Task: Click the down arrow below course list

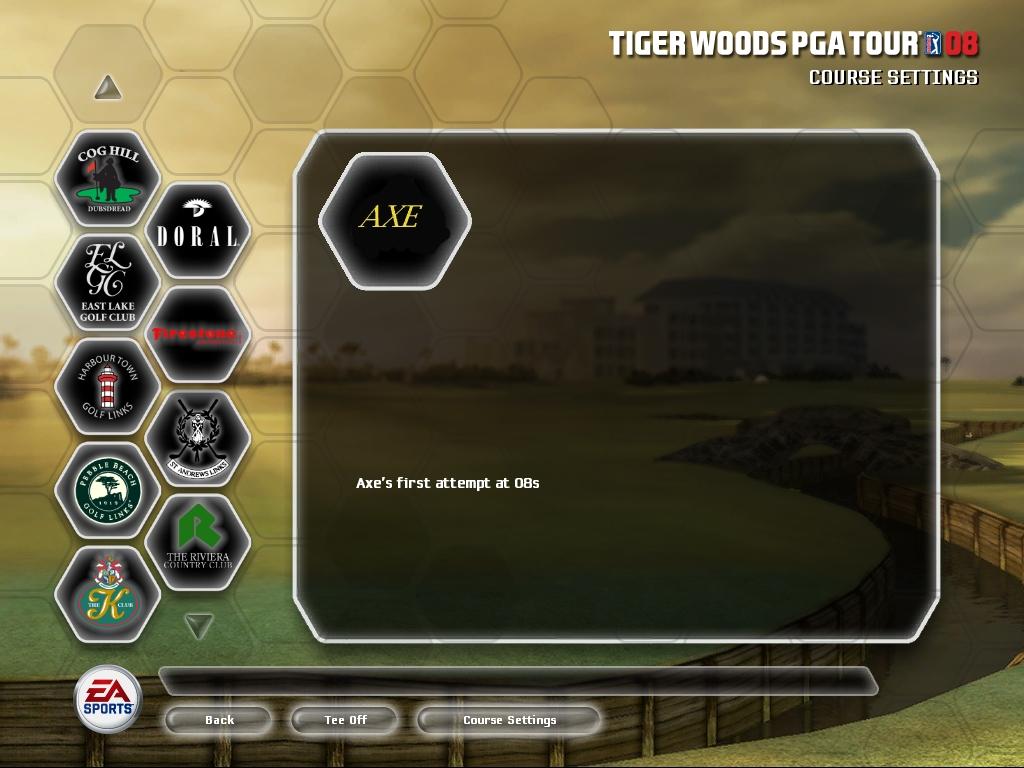Action: click(x=199, y=626)
